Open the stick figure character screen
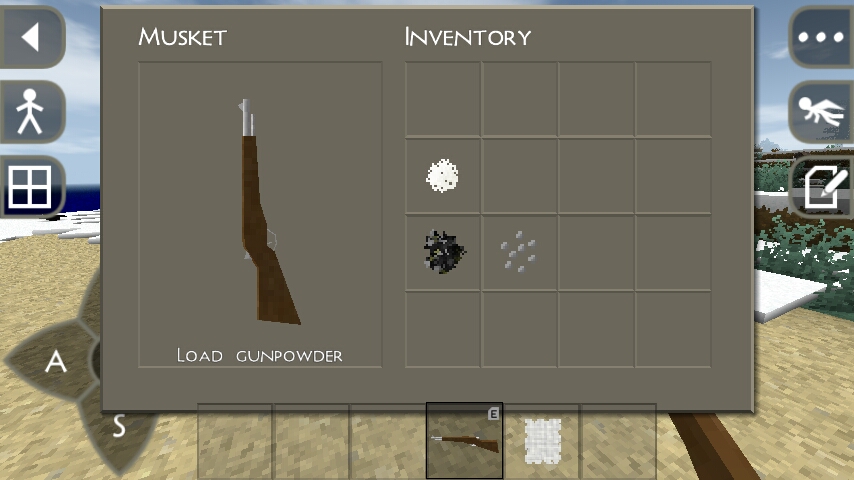854x480 pixels. click(x=31, y=111)
